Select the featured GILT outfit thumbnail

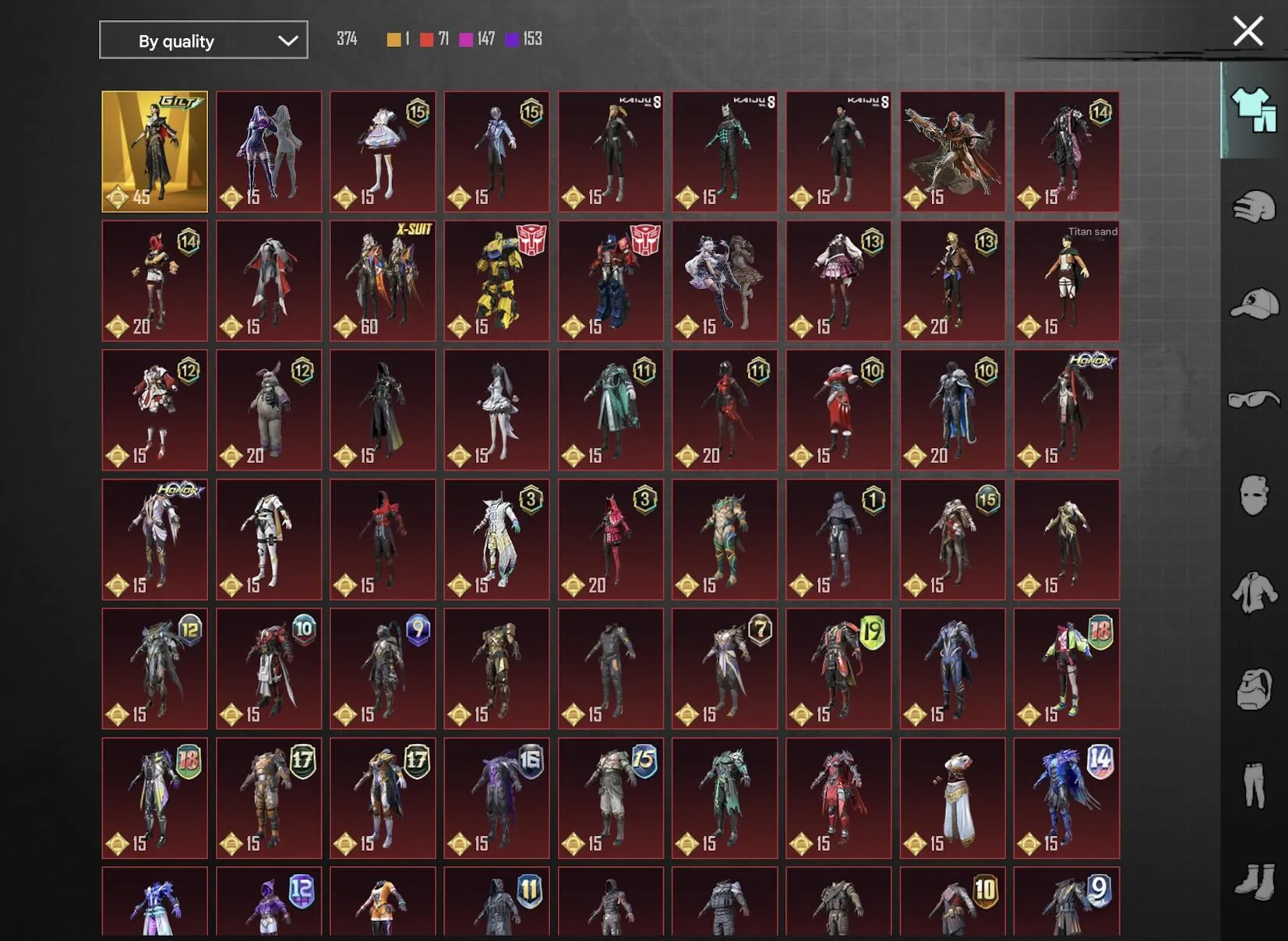coord(154,151)
